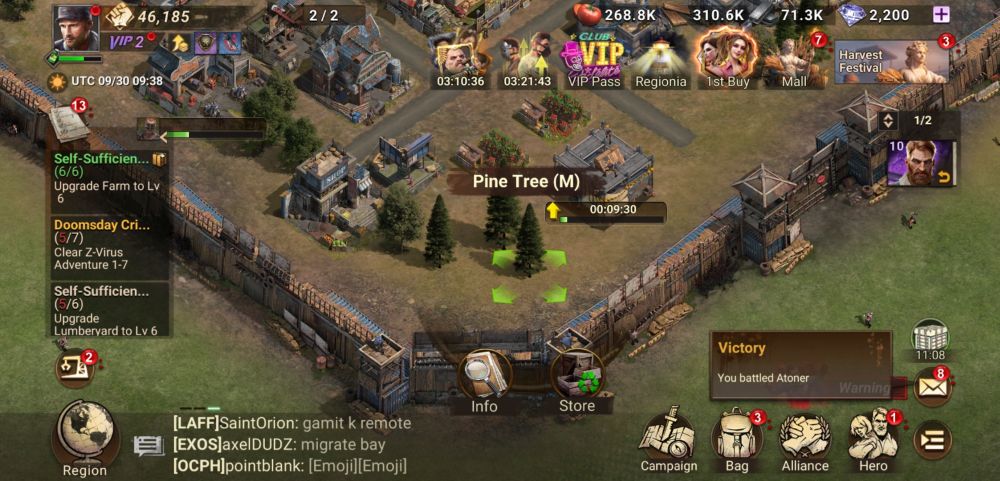Open the commander portrait profile
Screen dimensions: 1000x481
click(76, 27)
